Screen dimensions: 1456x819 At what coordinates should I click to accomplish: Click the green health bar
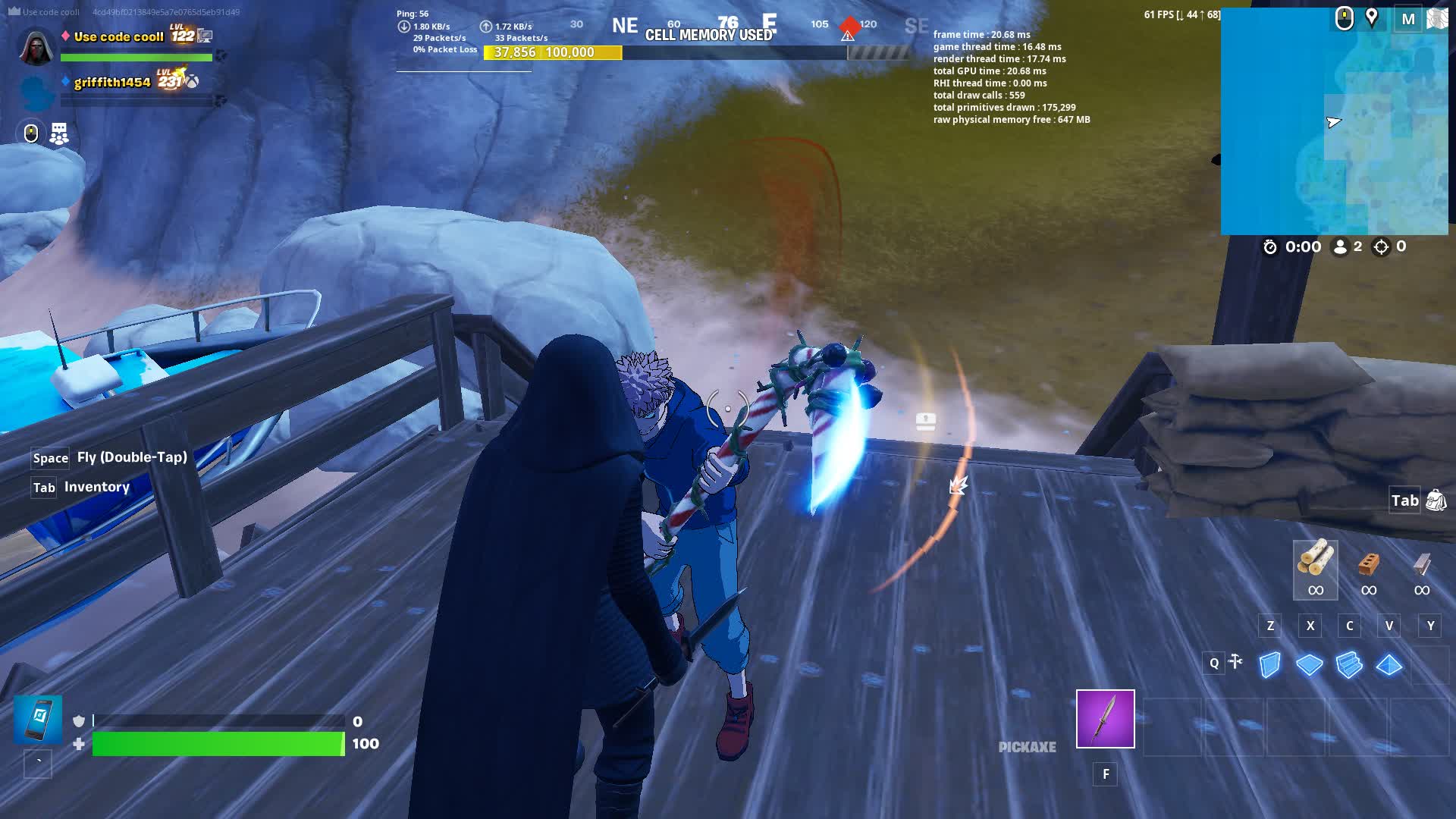pos(216,743)
